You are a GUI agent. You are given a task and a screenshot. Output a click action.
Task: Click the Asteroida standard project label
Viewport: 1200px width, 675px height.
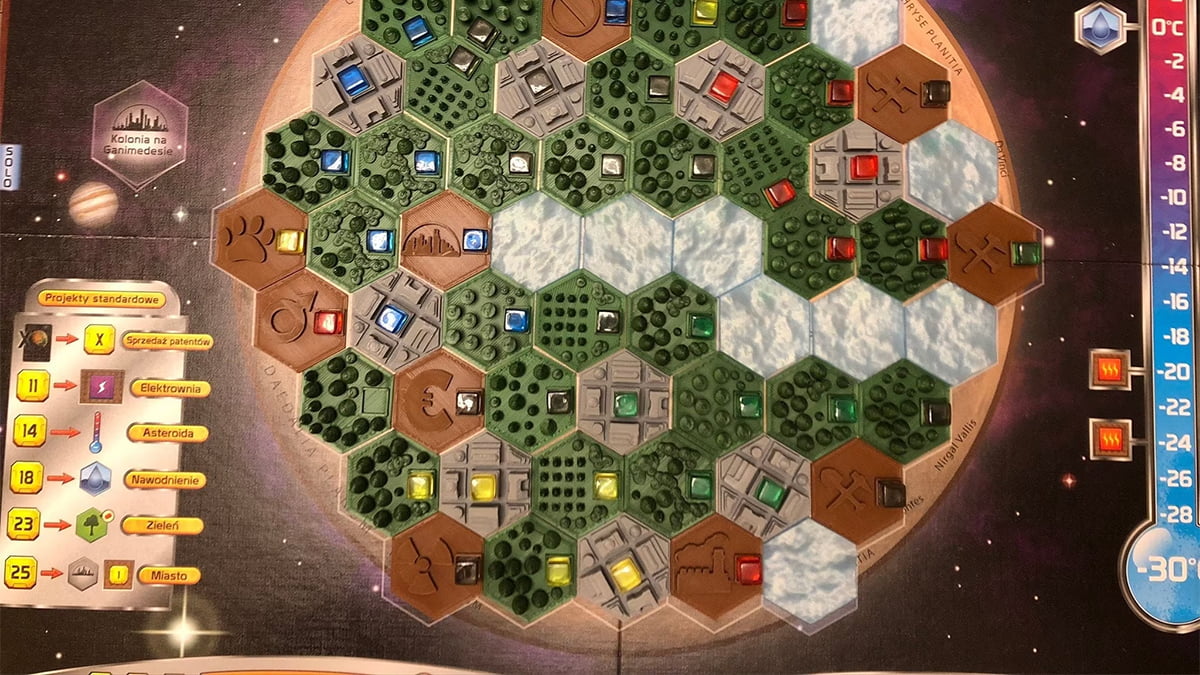click(x=166, y=433)
